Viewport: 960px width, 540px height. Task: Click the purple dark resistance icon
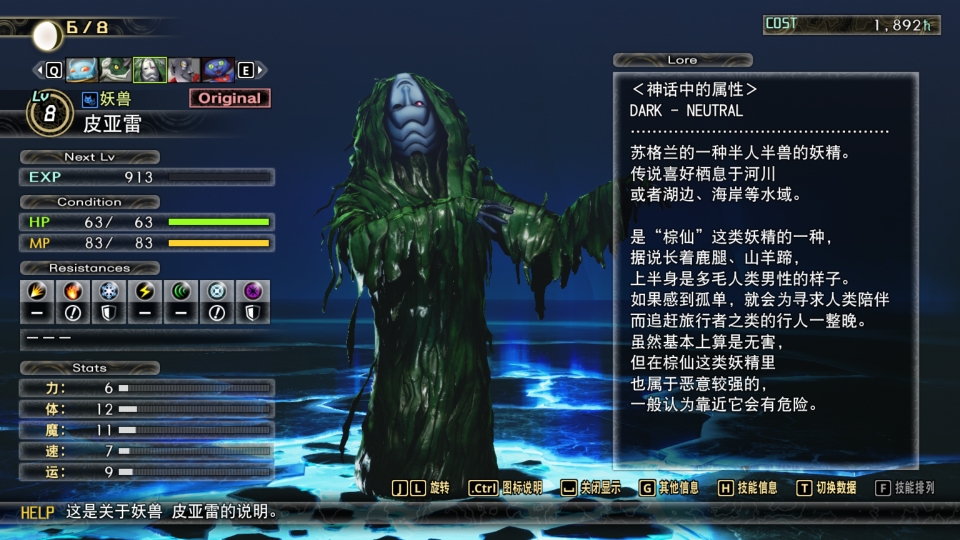[x=252, y=292]
